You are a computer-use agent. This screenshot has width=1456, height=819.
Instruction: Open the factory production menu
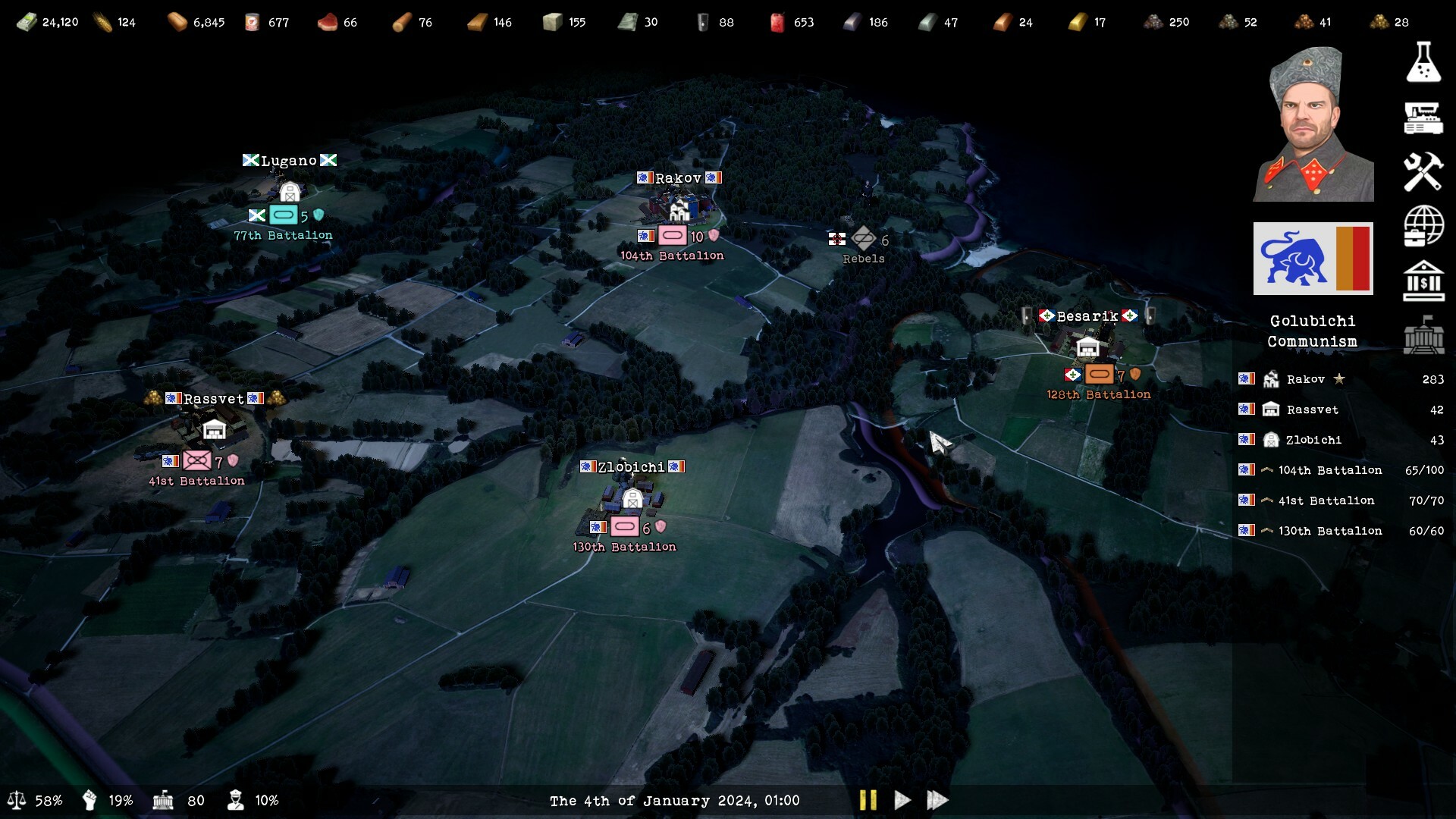pos(1423,118)
